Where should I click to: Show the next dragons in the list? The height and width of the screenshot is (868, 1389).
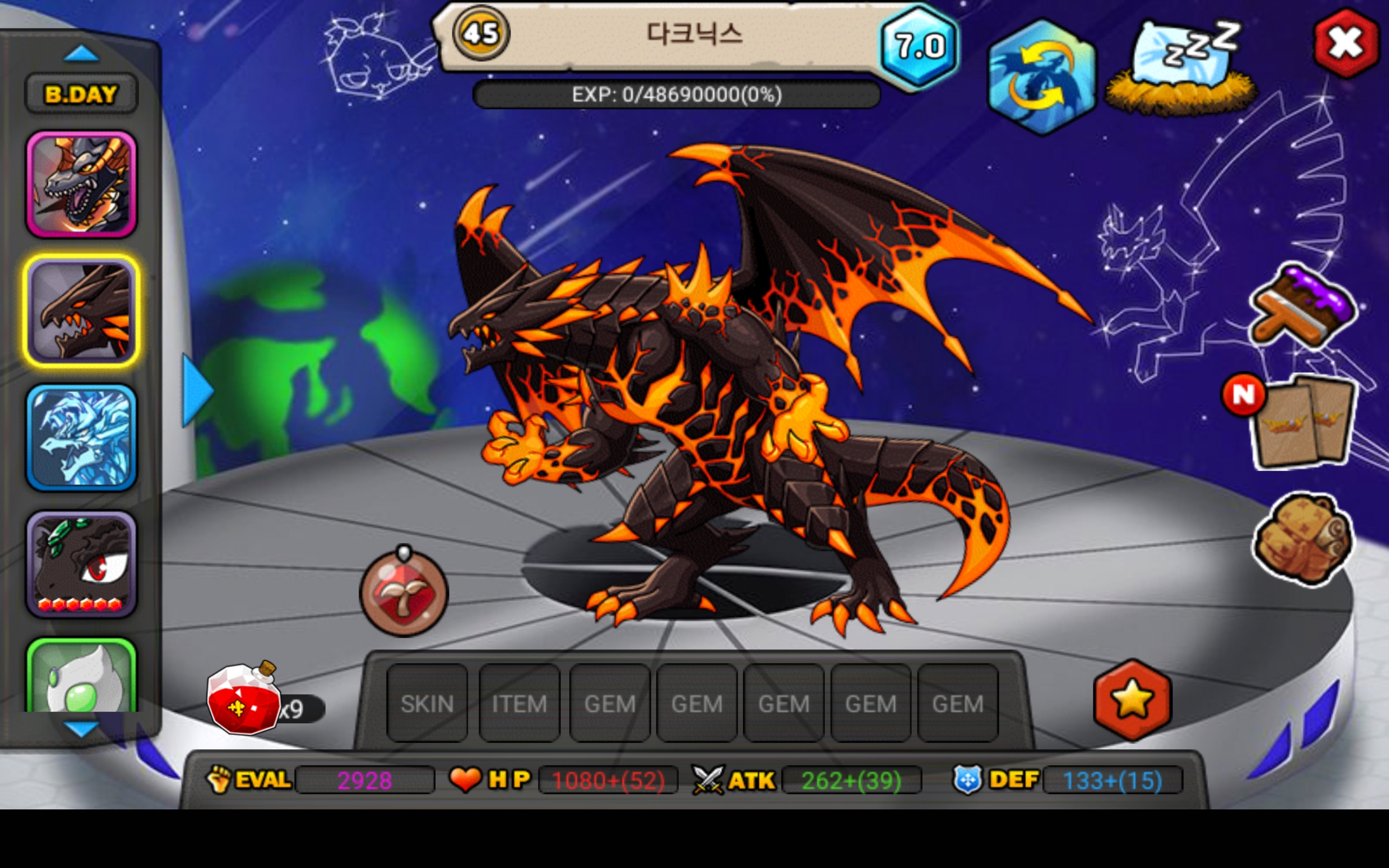(x=81, y=729)
